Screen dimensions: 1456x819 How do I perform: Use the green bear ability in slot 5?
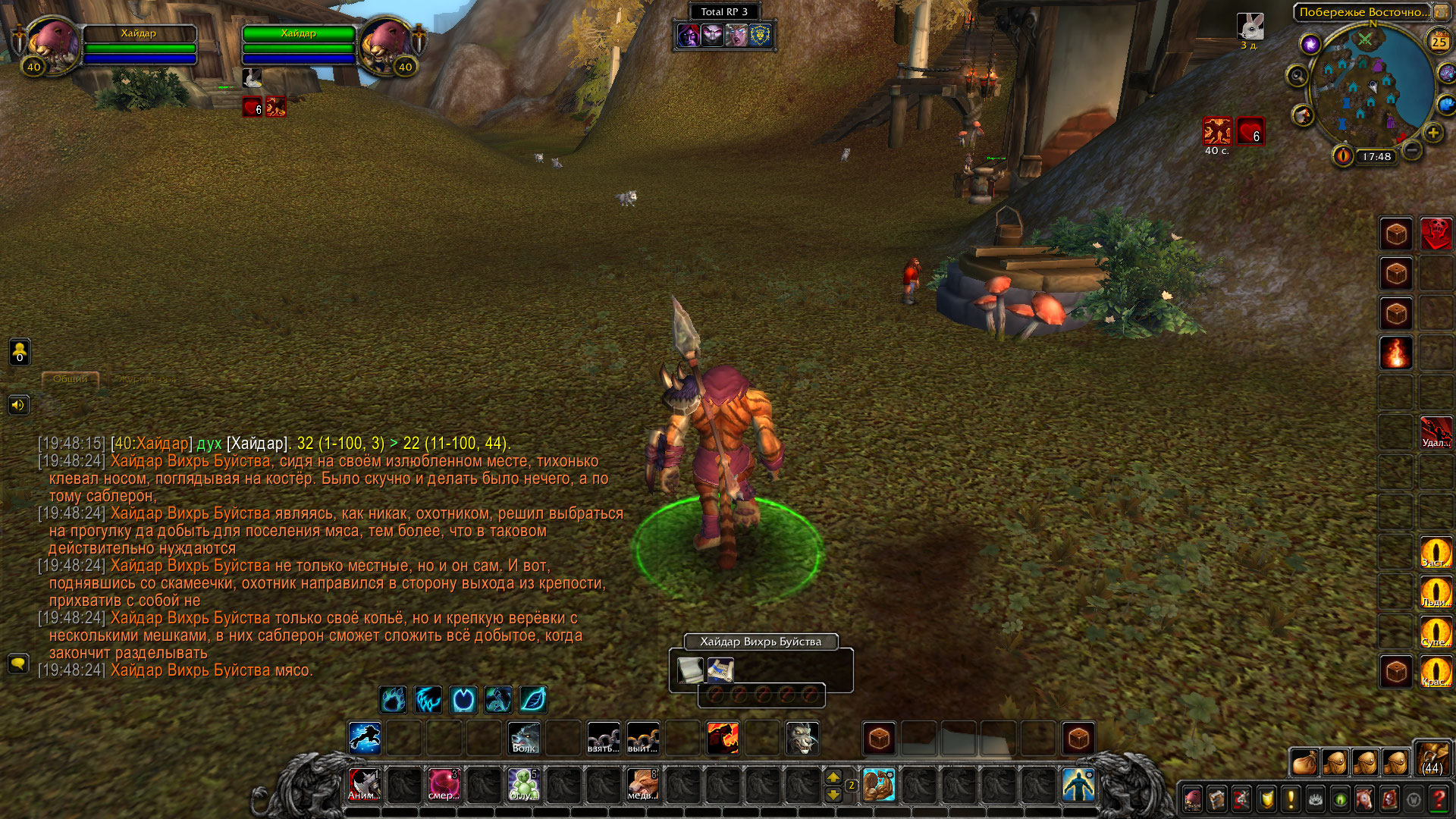[x=523, y=785]
